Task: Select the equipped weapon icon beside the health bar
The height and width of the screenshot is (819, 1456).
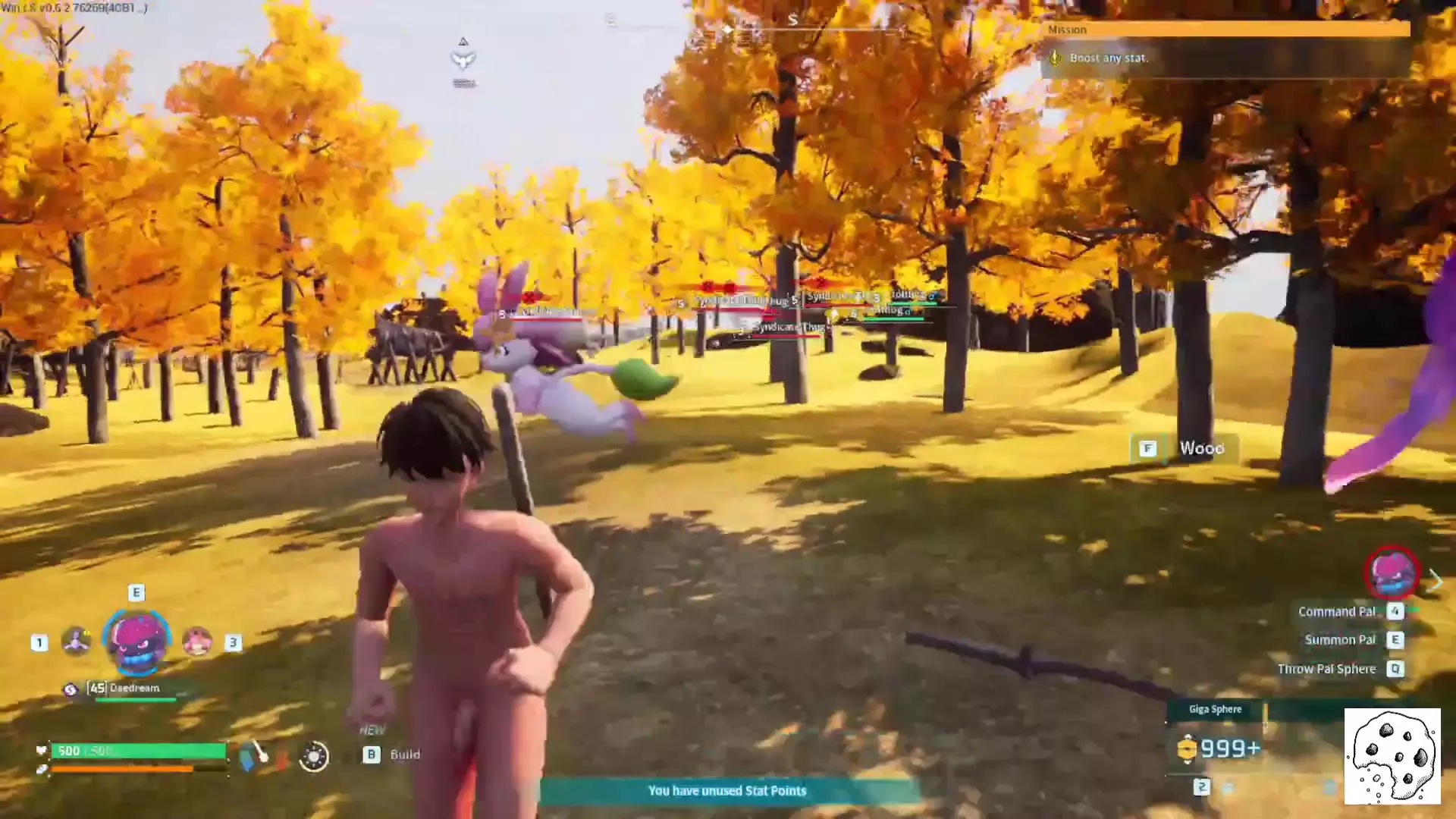Action: point(254,755)
